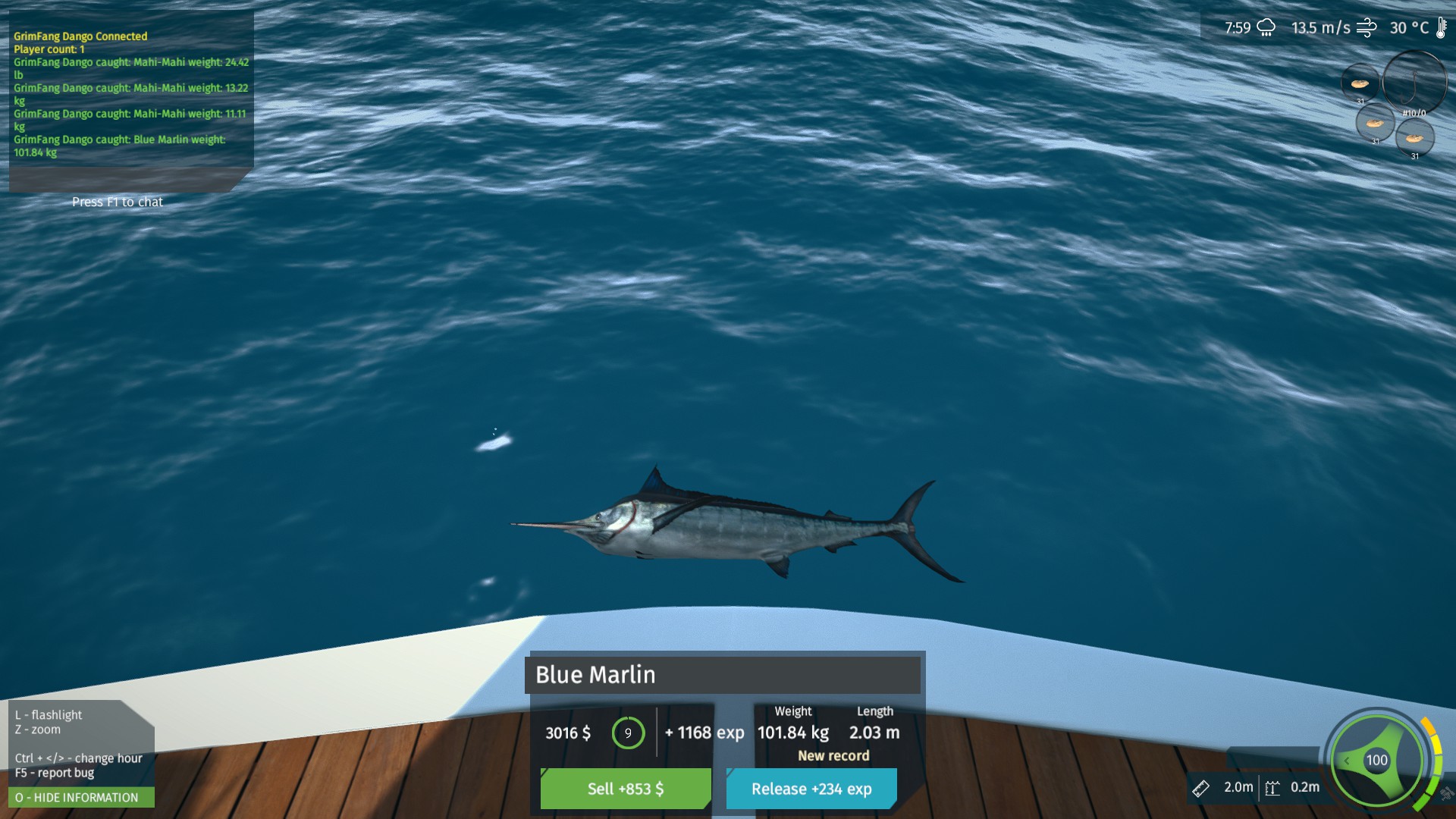Select the Blue Marlin name header

point(721,675)
